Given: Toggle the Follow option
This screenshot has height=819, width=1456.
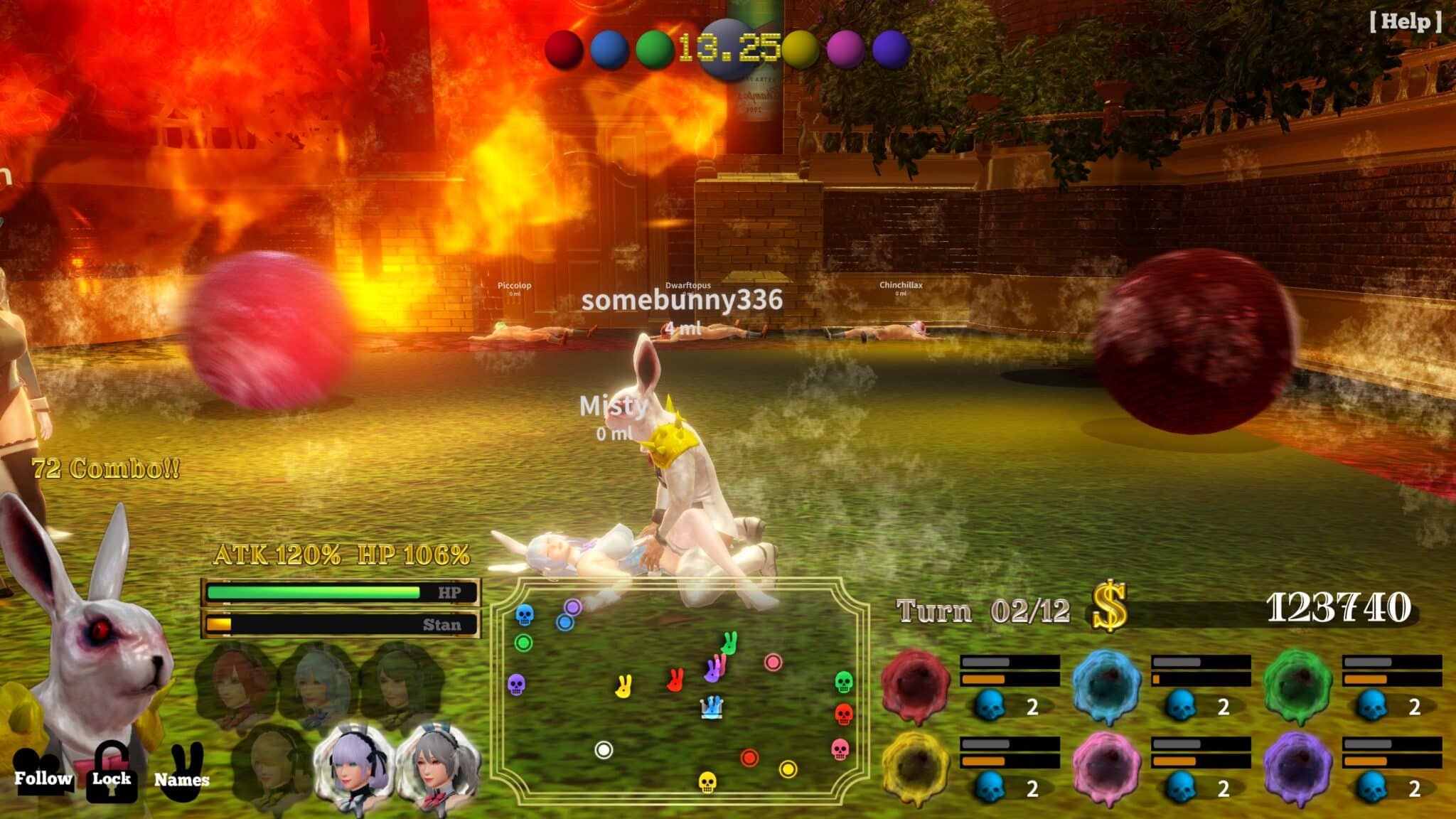Looking at the screenshot, I should (44, 781).
